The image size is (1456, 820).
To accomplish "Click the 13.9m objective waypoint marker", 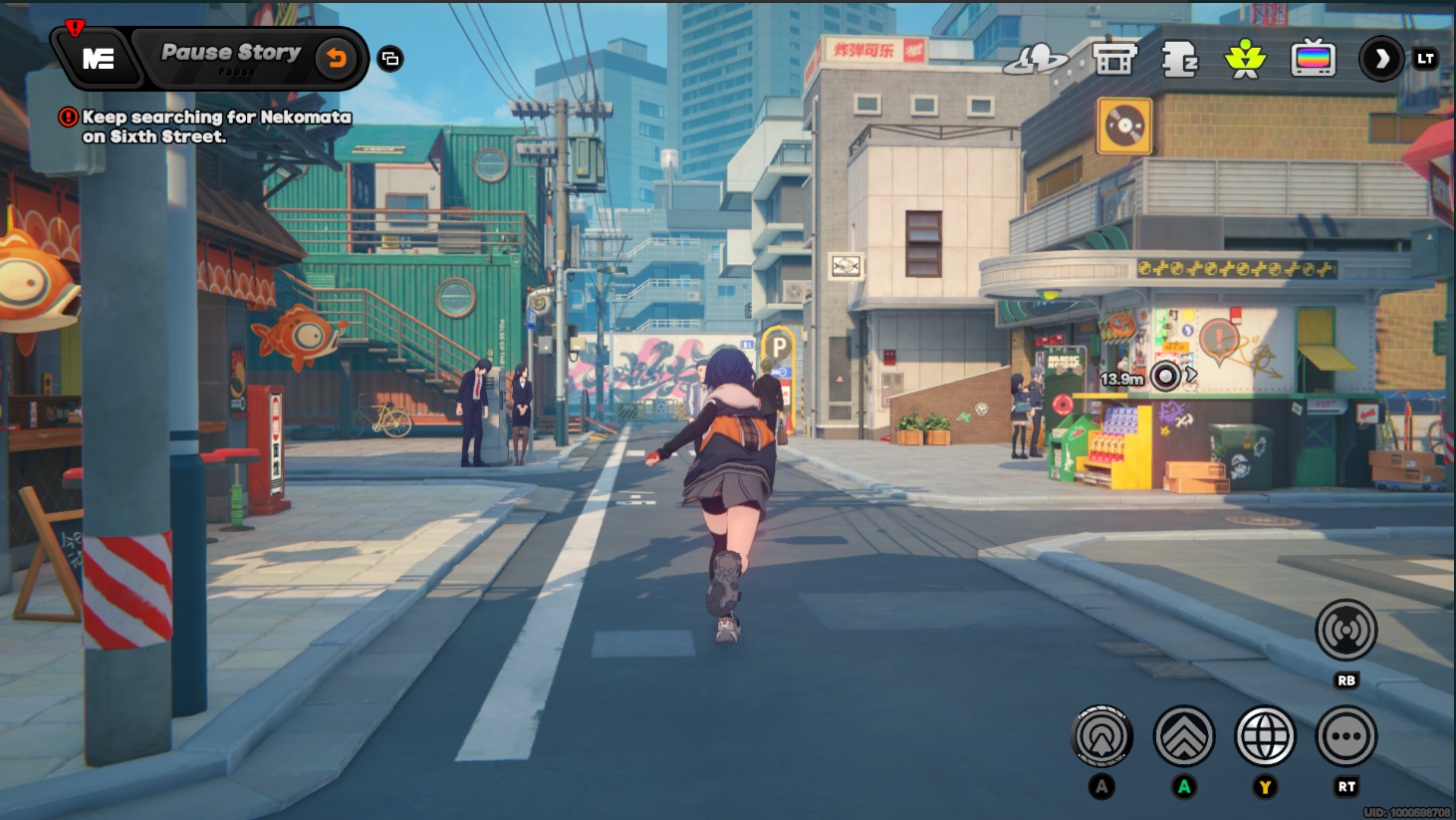I will (x=1164, y=377).
